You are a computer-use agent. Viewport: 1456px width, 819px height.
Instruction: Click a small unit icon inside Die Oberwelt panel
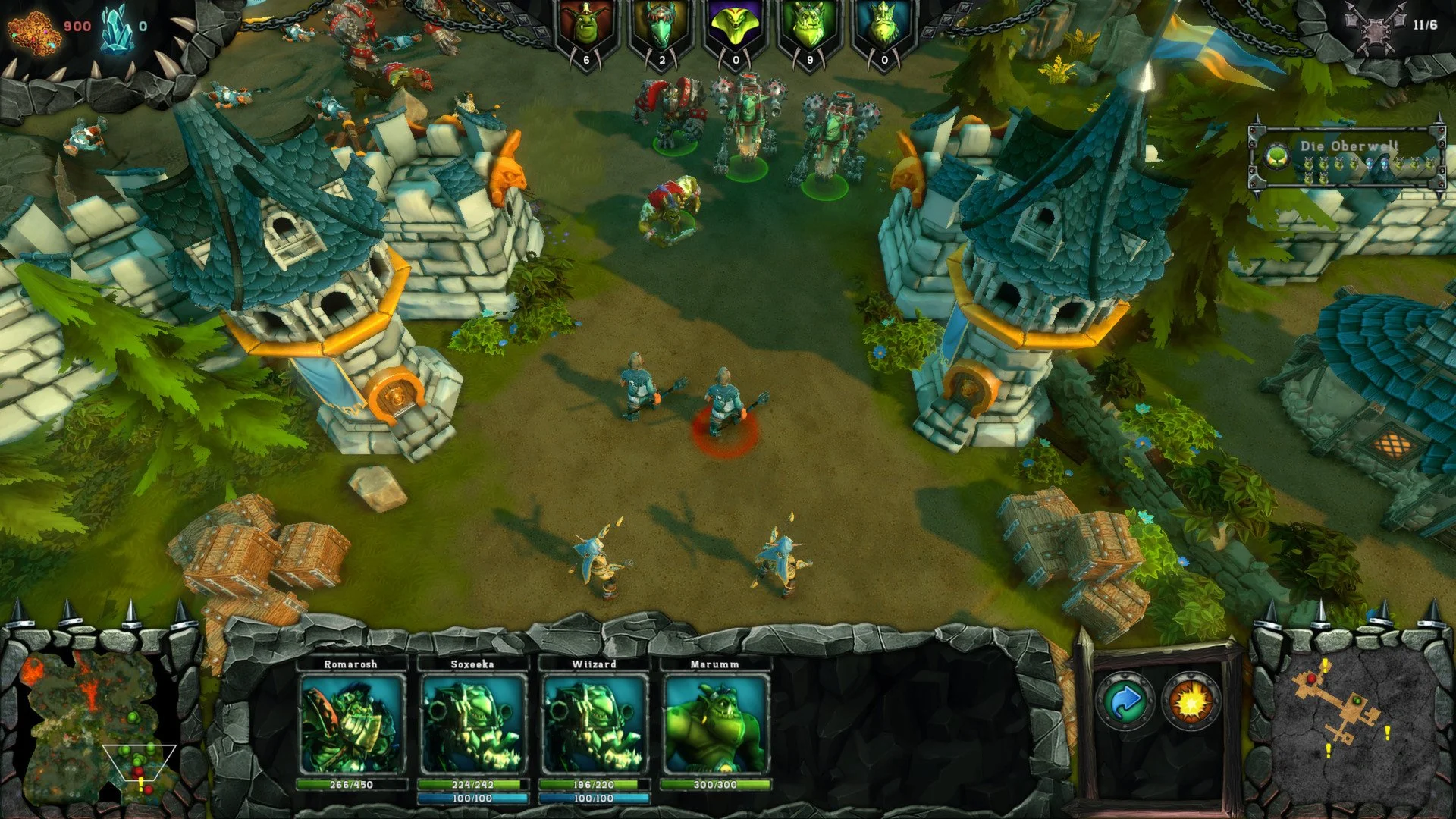[x=1309, y=163]
